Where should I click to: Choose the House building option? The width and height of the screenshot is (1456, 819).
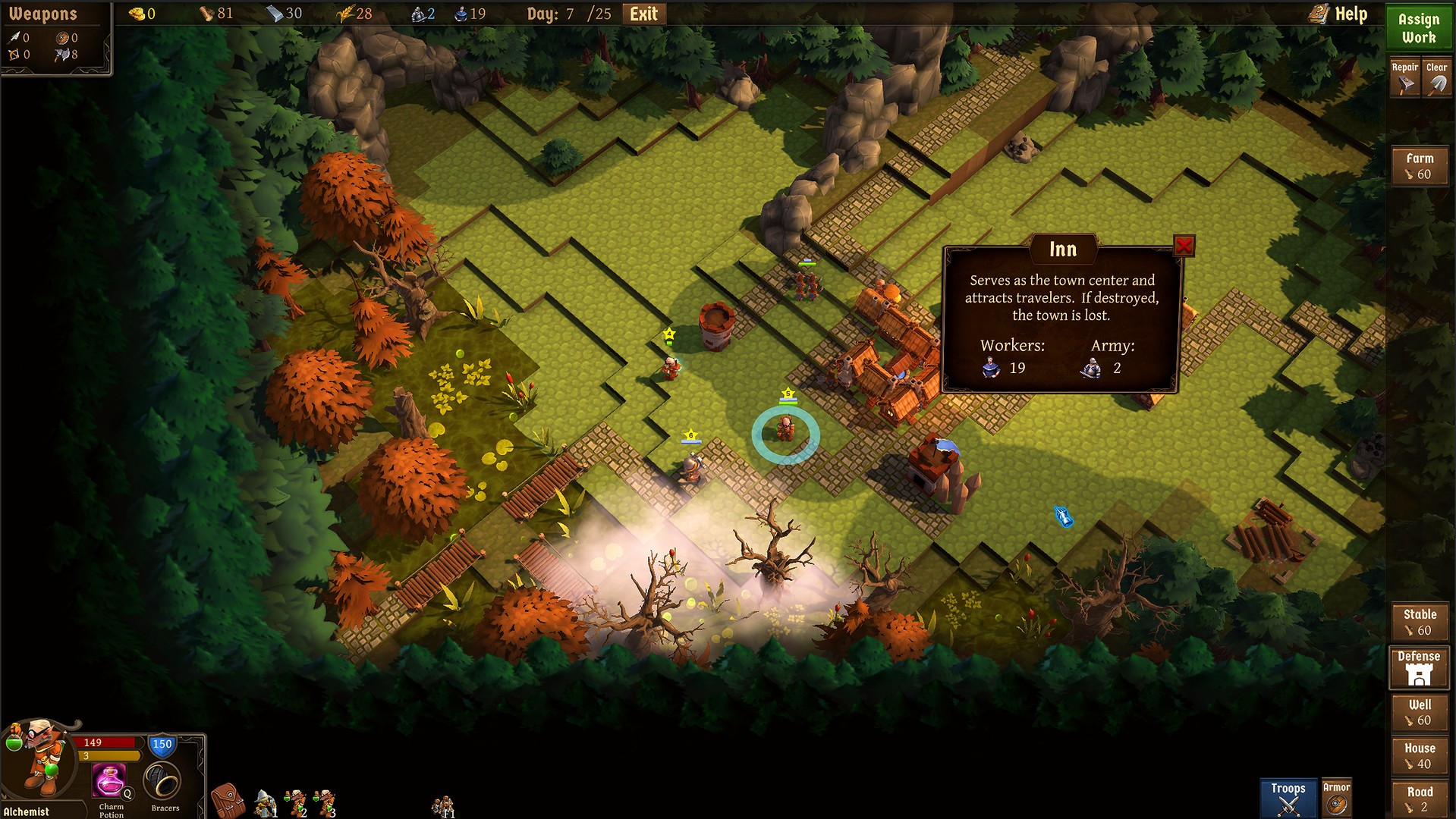pyautogui.click(x=1419, y=756)
